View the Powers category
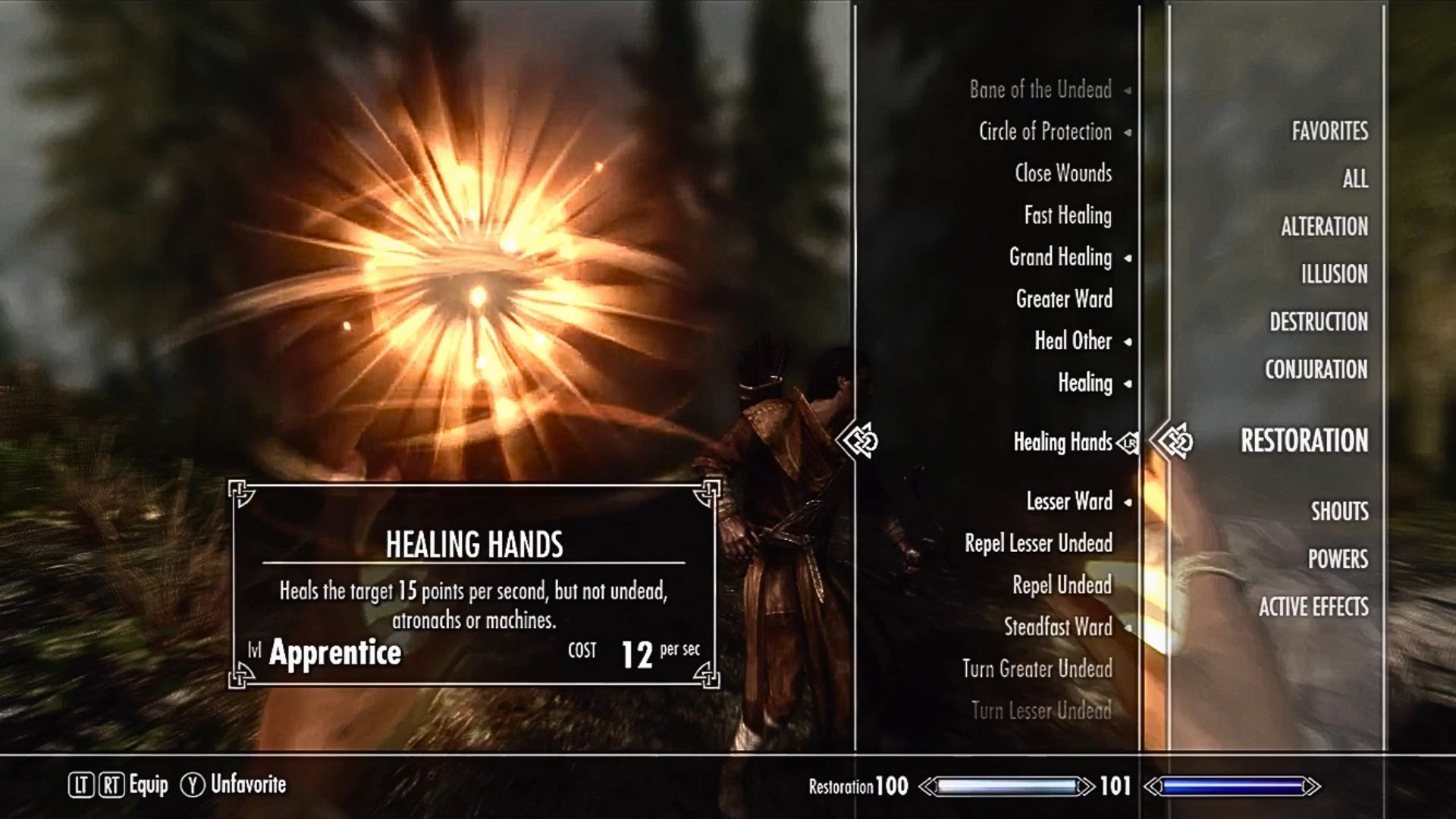The height and width of the screenshot is (819, 1456). 1338,560
